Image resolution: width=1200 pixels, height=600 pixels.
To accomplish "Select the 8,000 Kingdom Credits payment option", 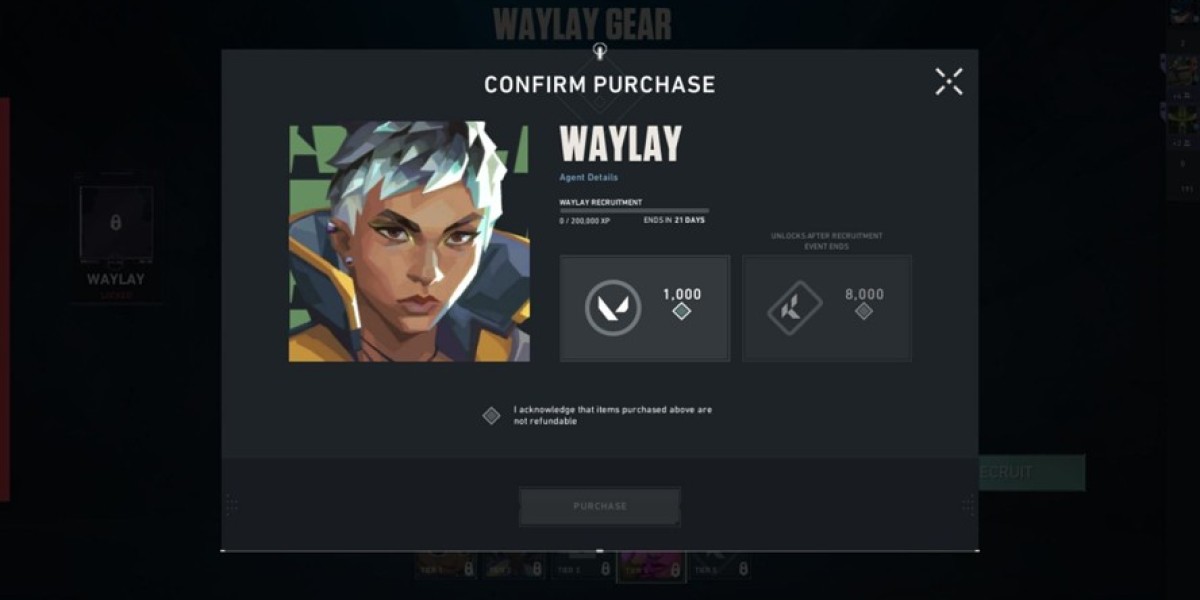I will [x=827, y=308].
